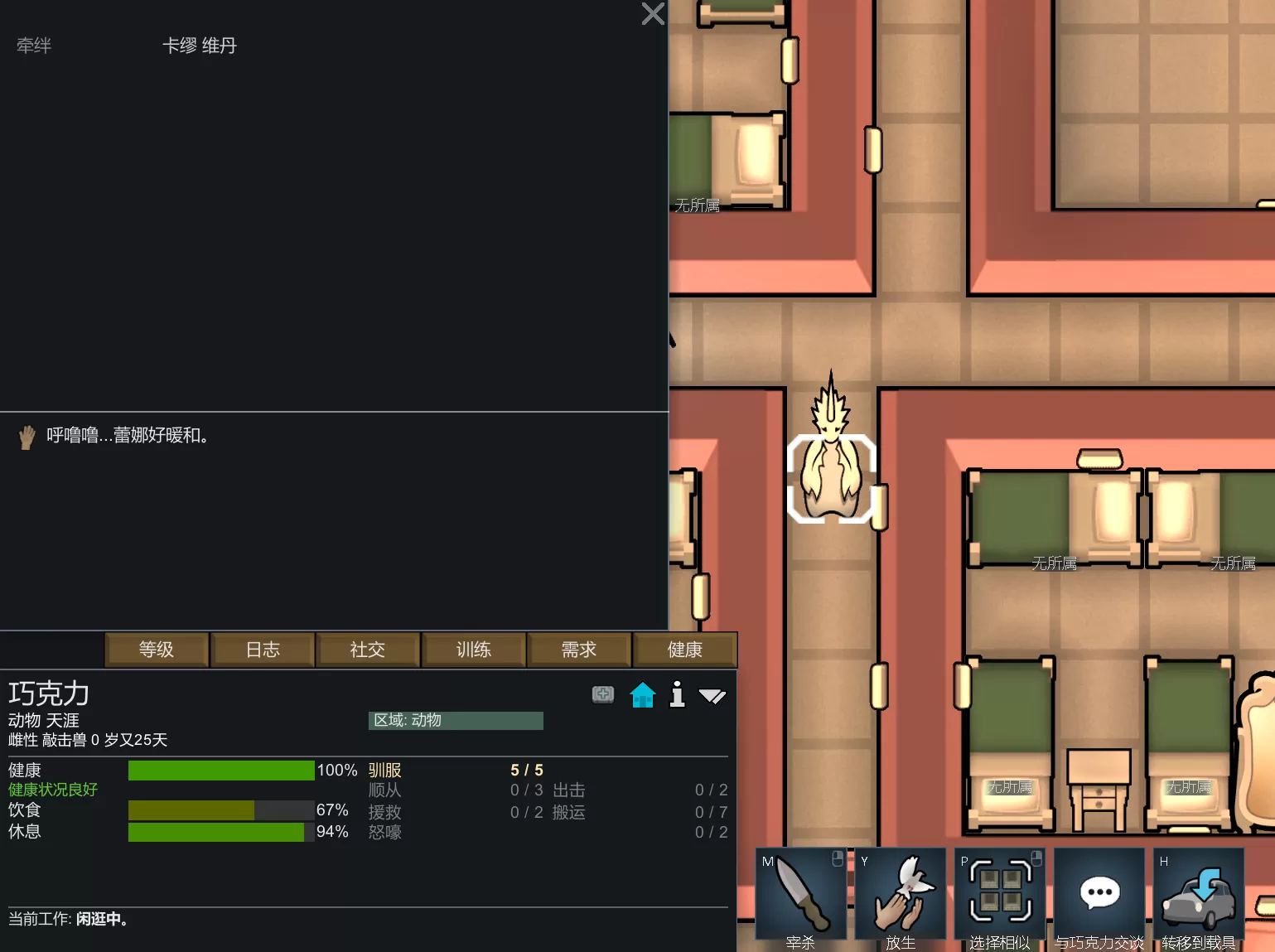Screen dimensions: 1275x952
Task: Open the 区域: 动物 allowed area selector
Action: click(x=456, y=720)
